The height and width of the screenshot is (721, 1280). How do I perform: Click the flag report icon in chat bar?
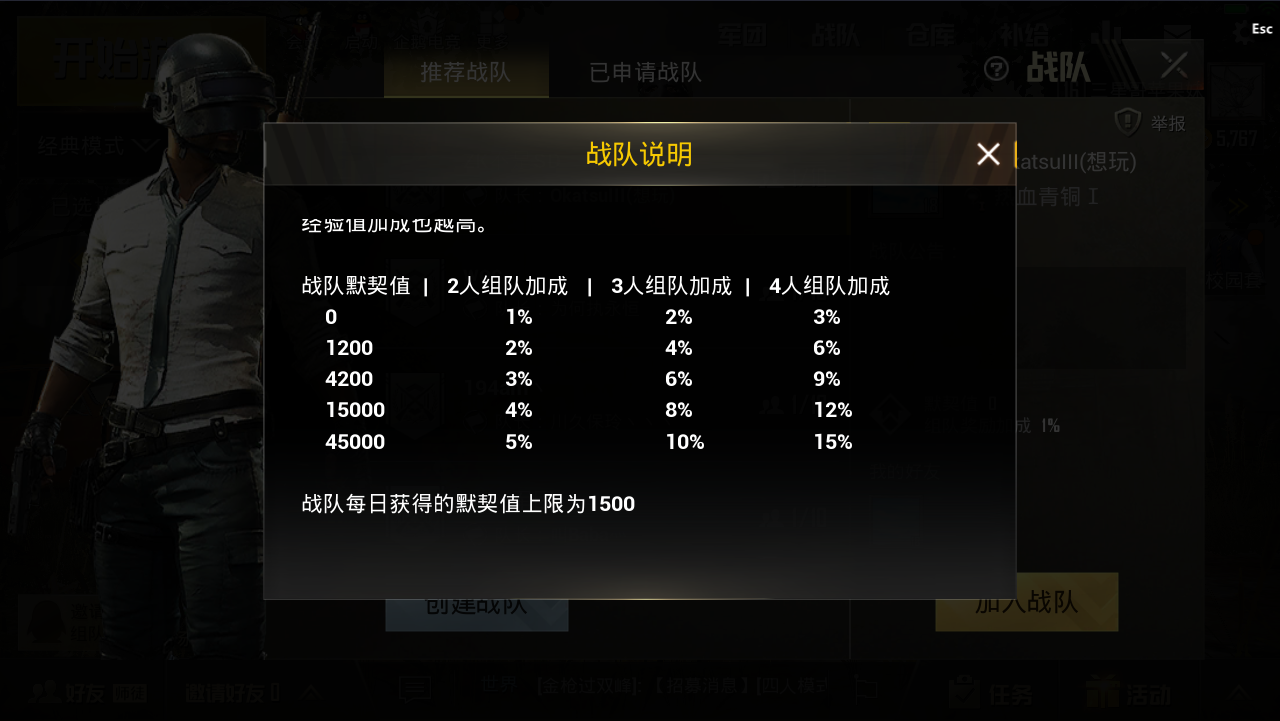point(867,690)
